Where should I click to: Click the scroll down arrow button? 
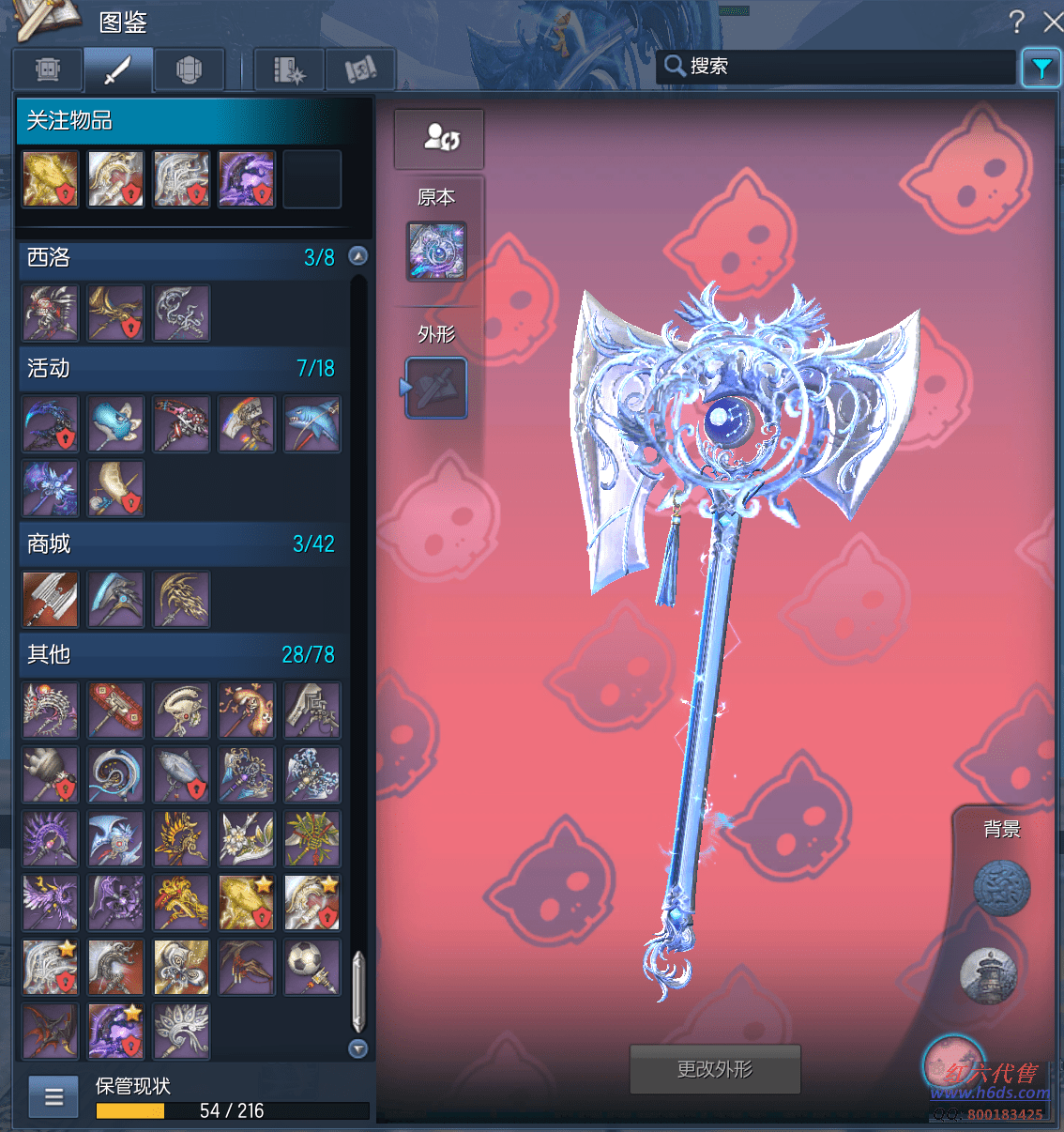point(357,1048)
